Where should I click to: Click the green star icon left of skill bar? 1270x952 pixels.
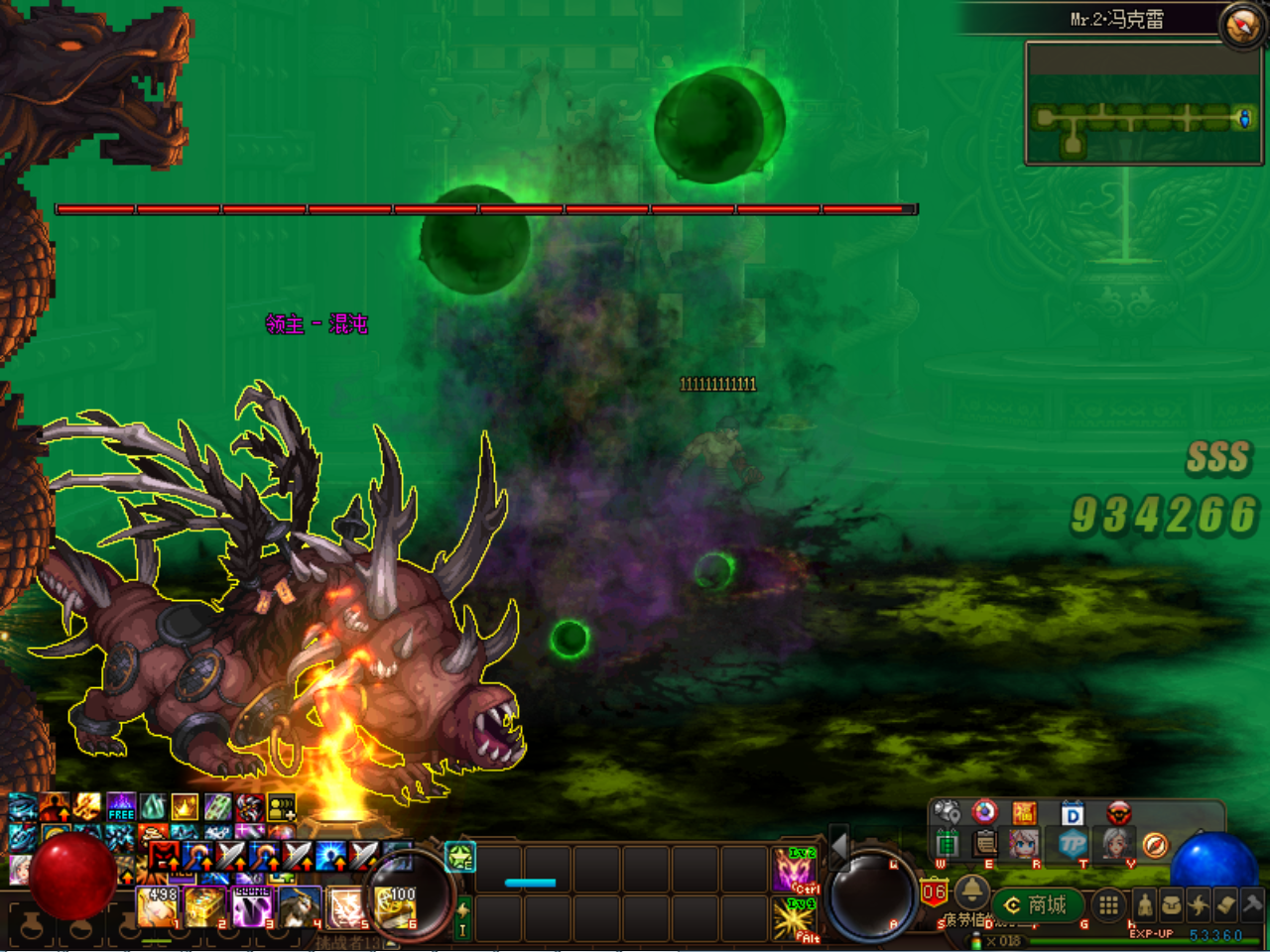pos(459,857)
